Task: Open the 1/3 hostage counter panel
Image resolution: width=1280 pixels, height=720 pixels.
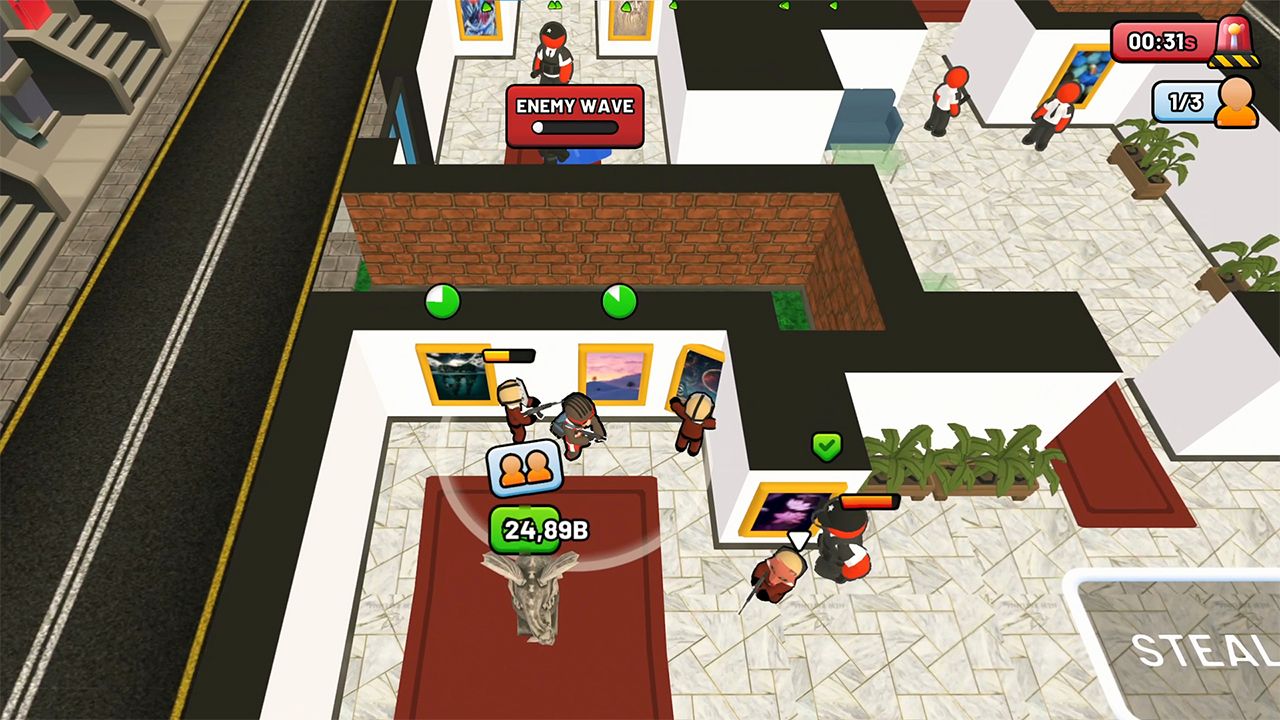Action: pyautogui.click(x=1183, y=101)
